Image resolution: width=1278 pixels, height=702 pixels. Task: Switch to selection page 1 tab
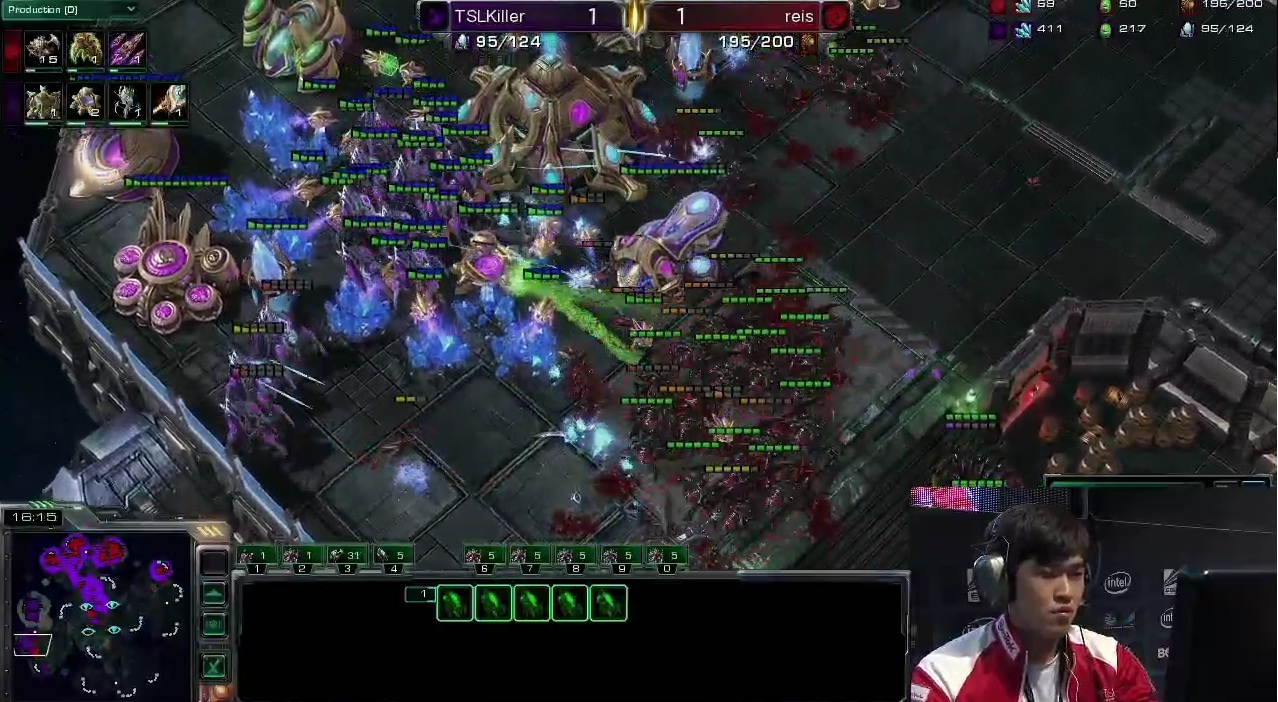pyautogui.click(x=421, y=595)
